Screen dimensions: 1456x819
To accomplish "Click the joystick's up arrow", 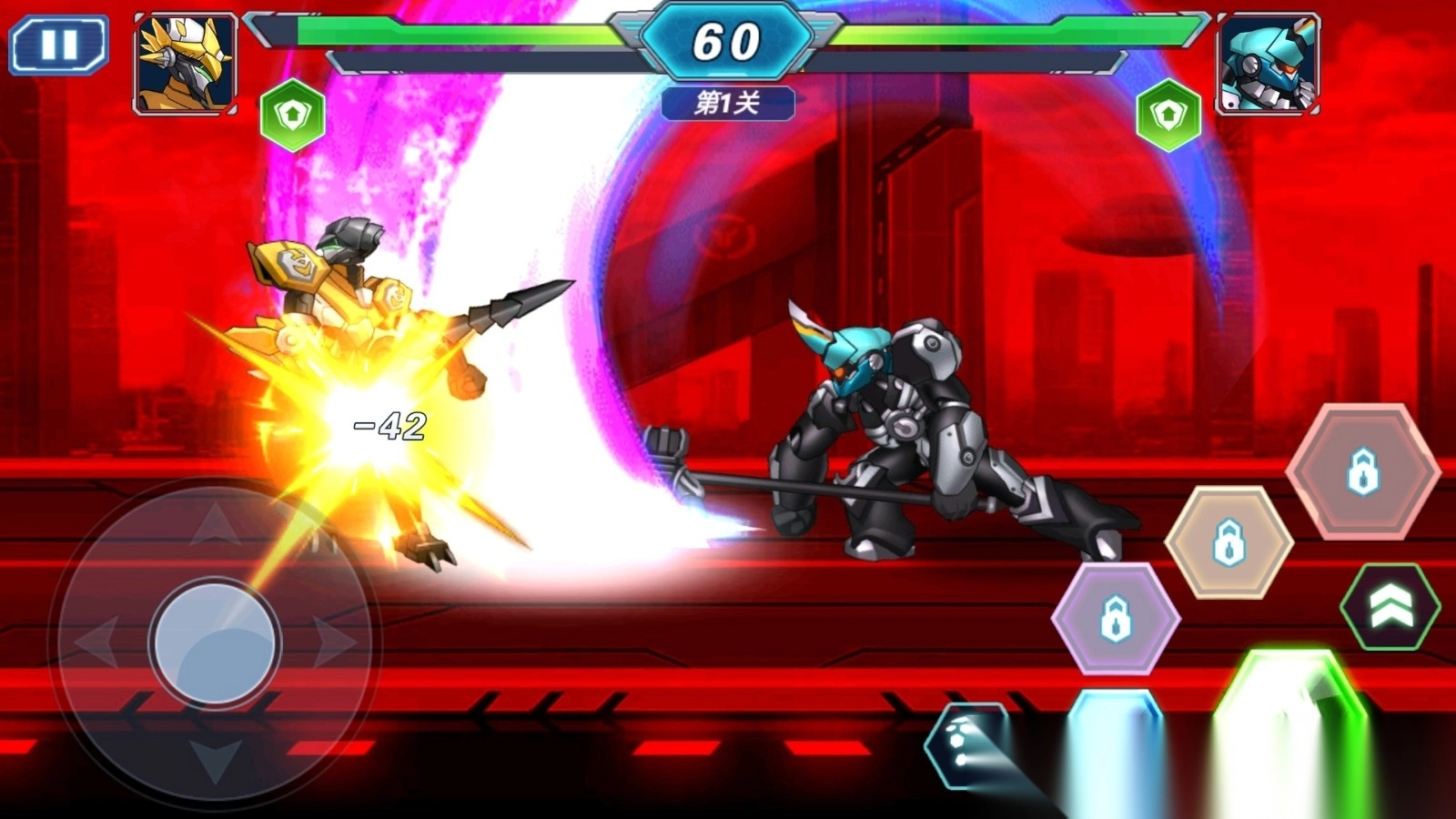I will pyautogui.click(x=215, y=525).
